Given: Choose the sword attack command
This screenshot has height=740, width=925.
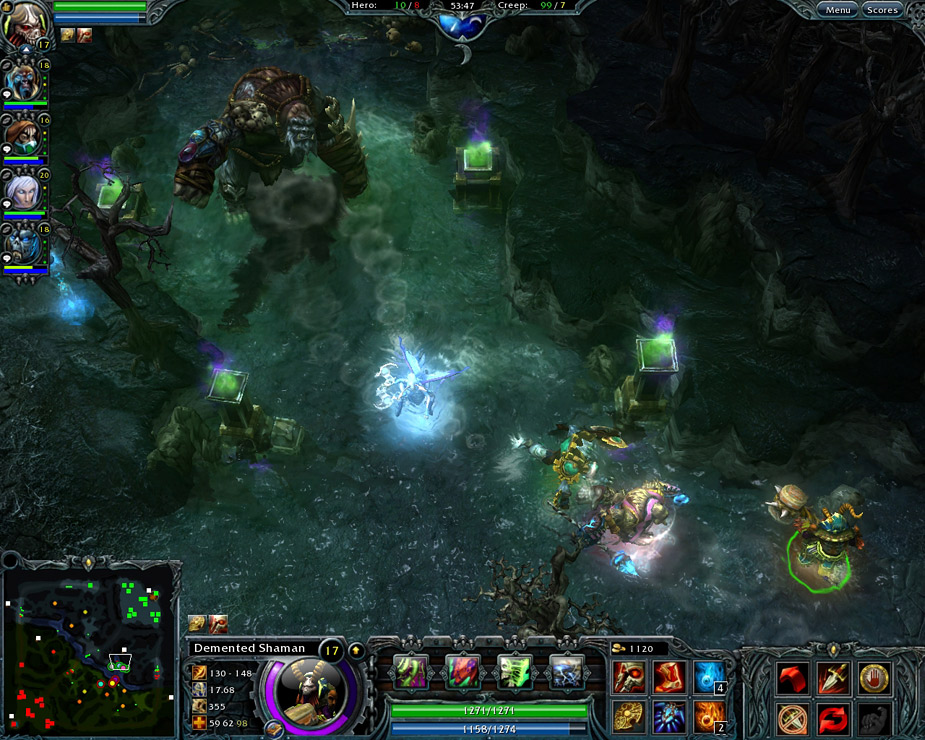Looking at the screenshot, I should [x=834, y=679].
